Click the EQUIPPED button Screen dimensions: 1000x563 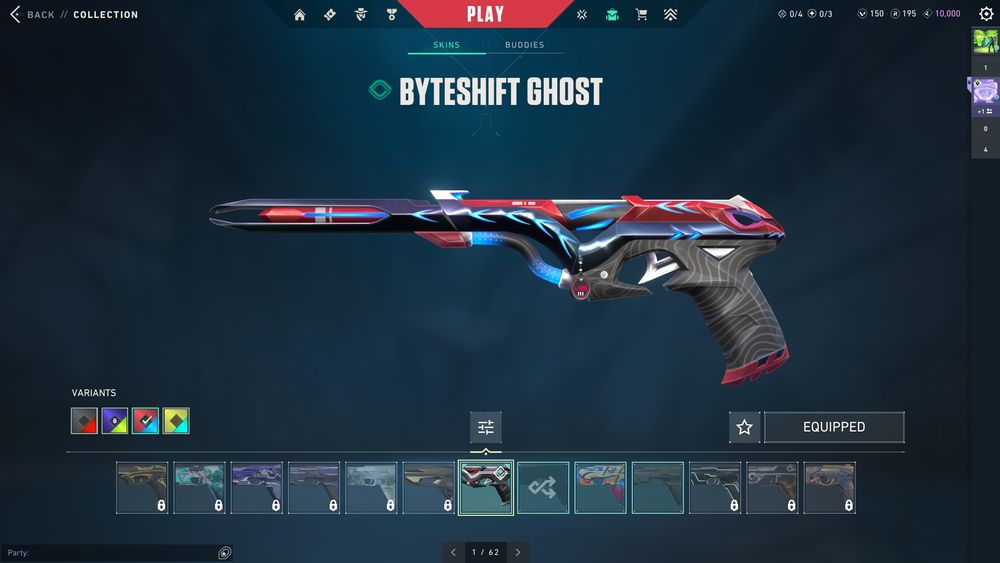pos(834,427)
